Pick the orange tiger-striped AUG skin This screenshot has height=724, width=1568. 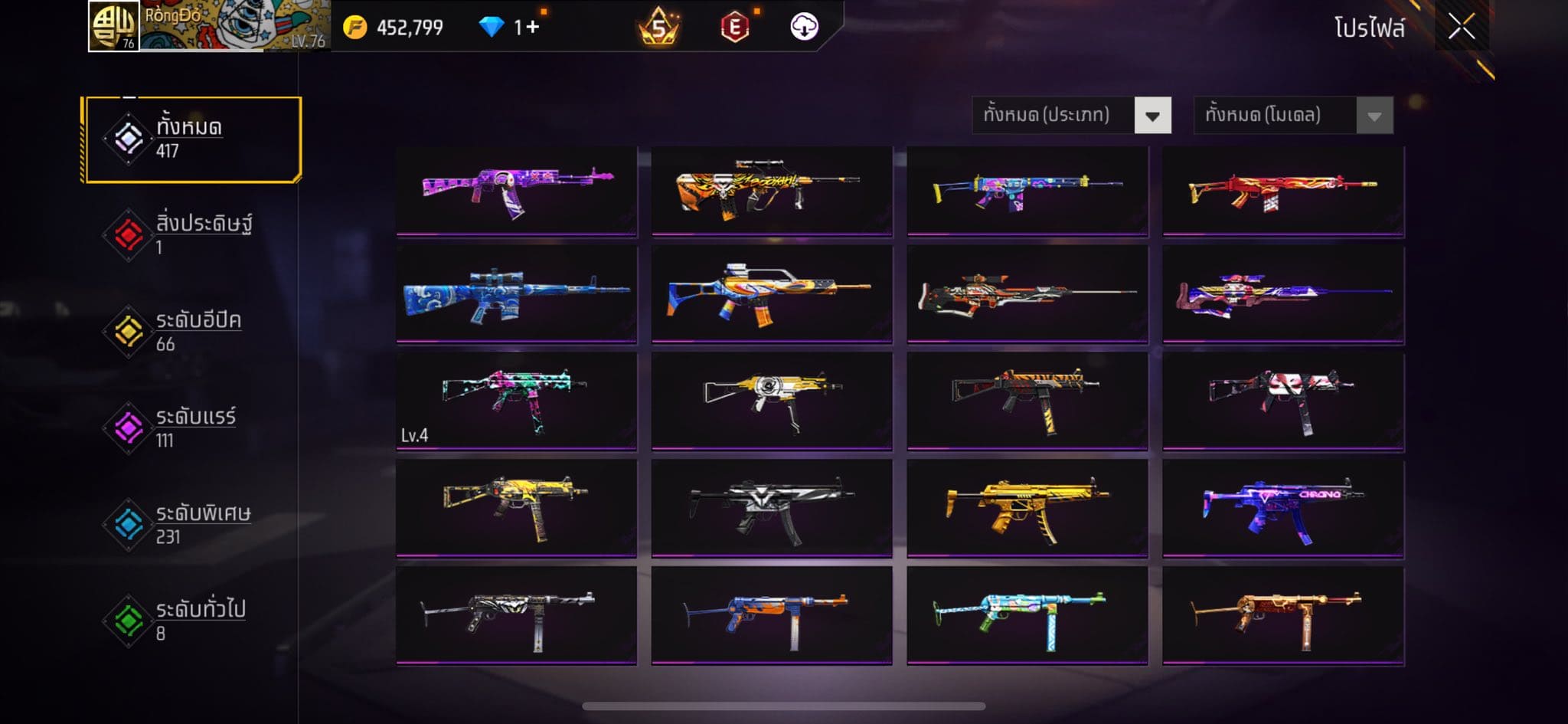(772, 190)
